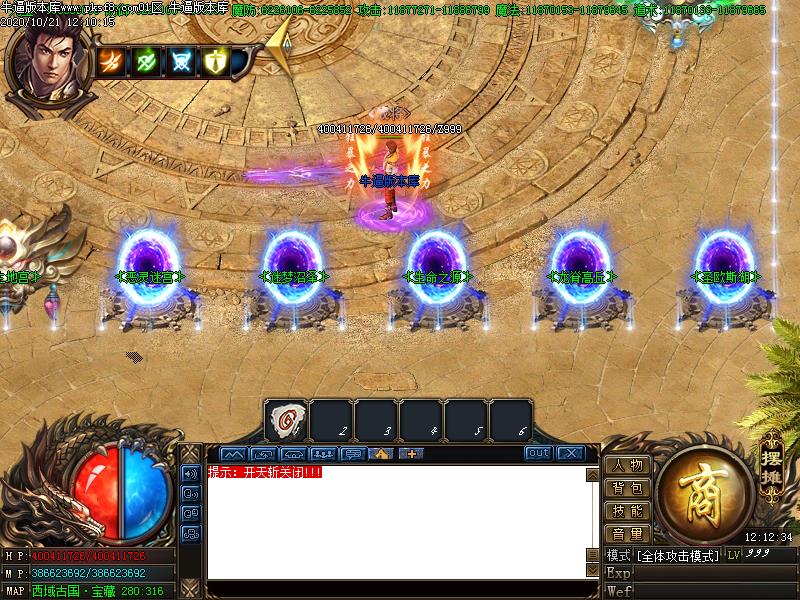Use the red scroll in hotbar slot 1
This screenshot has width=800, height=600.
(286, 420)
